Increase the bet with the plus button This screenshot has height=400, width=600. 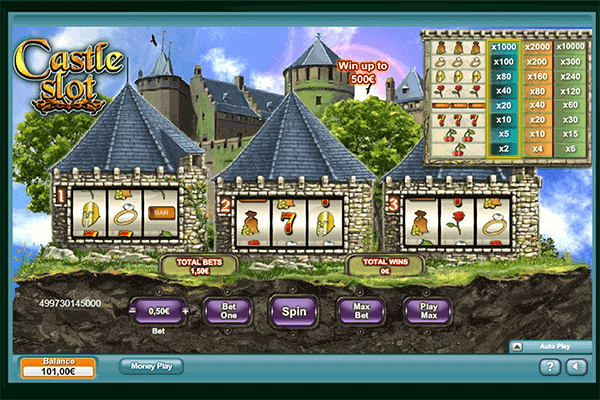(185, 311)
